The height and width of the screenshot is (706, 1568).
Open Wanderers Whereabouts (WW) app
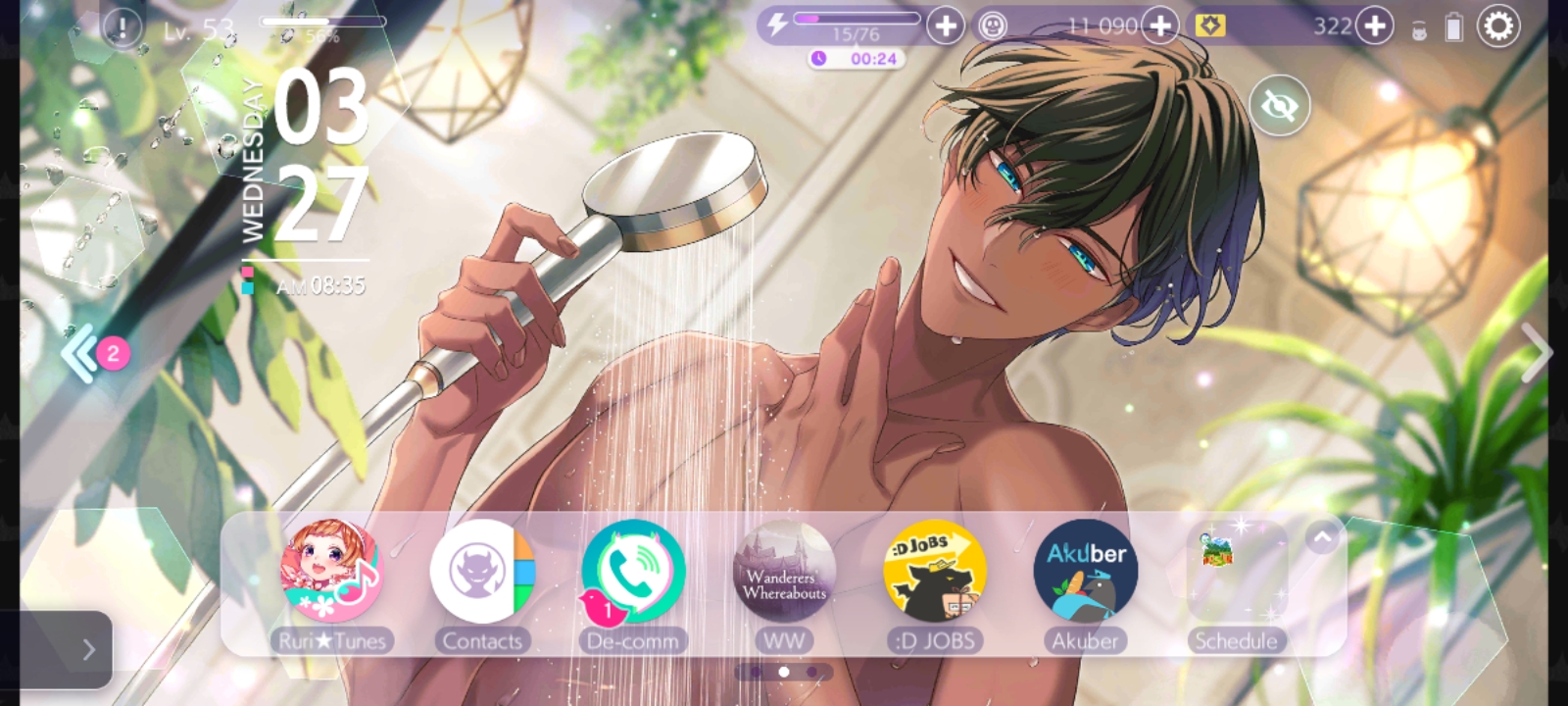(784, 572)
